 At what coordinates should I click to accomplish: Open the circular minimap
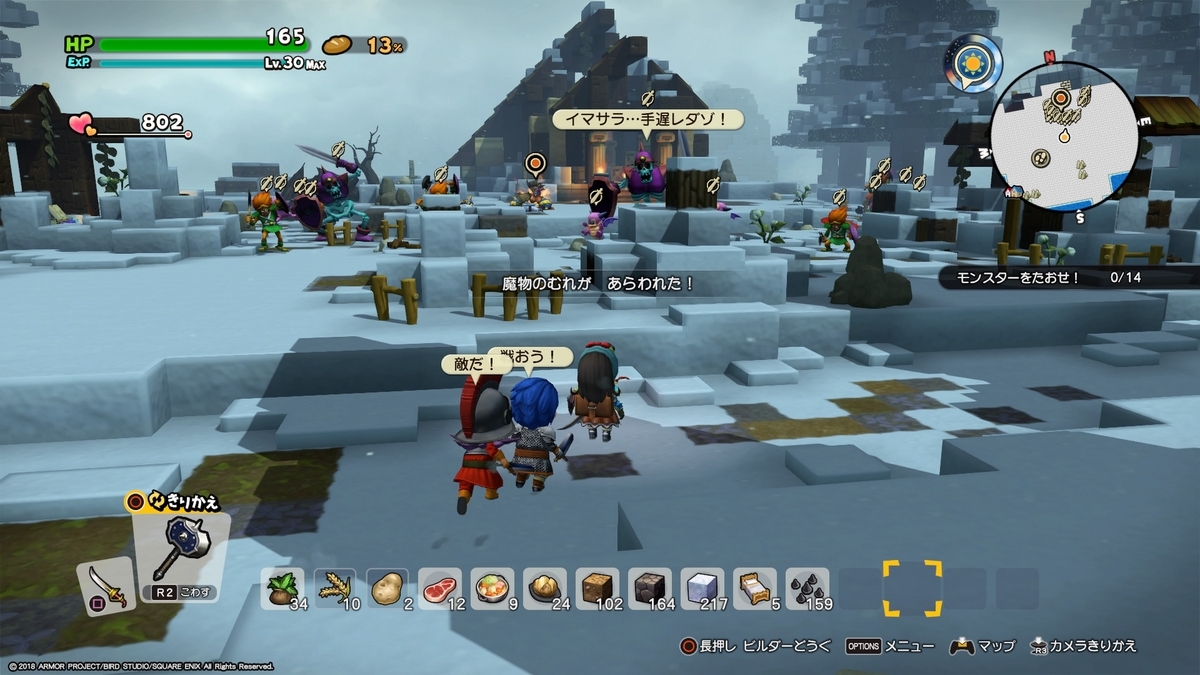[x=1064, y=137]
